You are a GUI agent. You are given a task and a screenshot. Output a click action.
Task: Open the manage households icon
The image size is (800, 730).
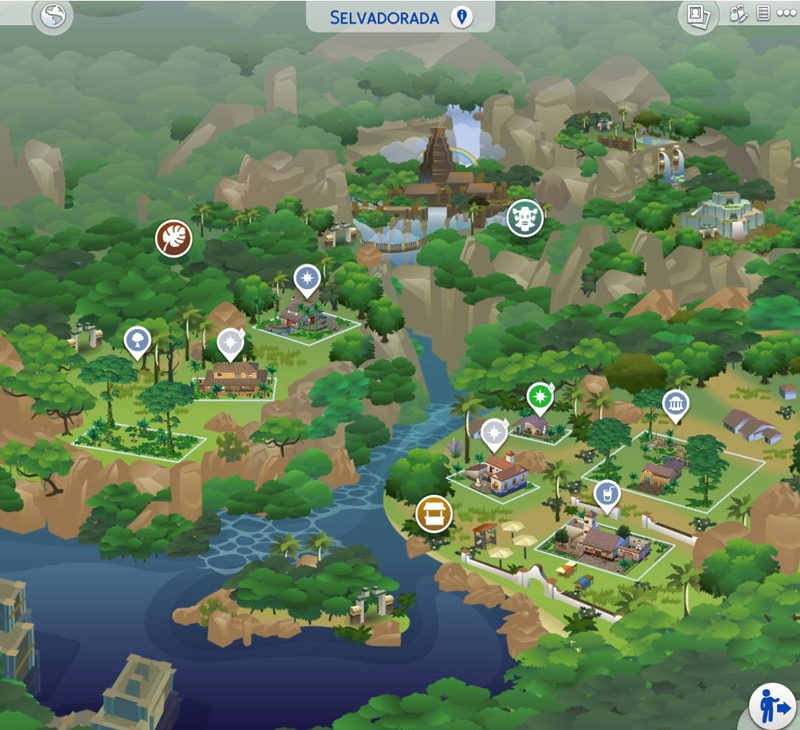point(738,14)
